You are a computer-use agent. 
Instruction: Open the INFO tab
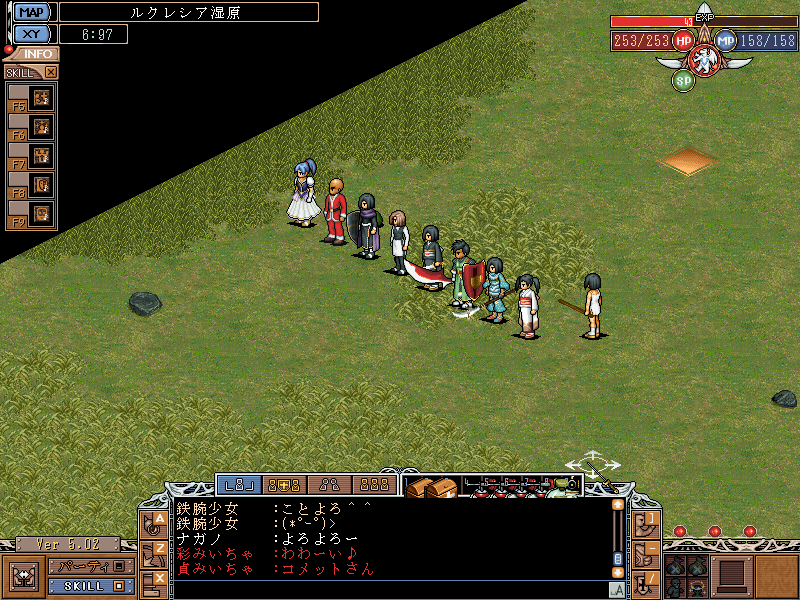point(36,54)
